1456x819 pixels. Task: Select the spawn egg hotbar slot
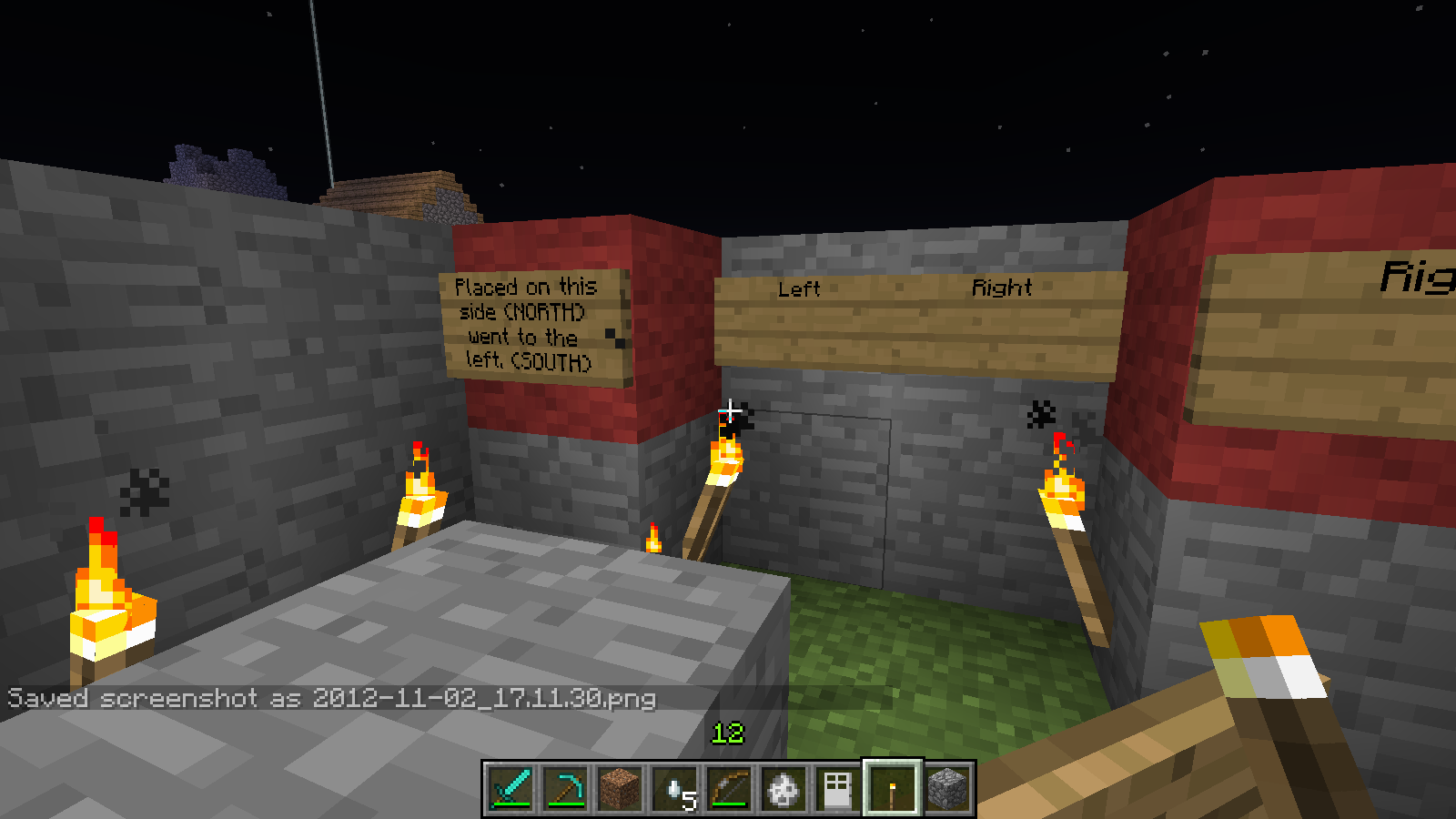pos(784,788)
